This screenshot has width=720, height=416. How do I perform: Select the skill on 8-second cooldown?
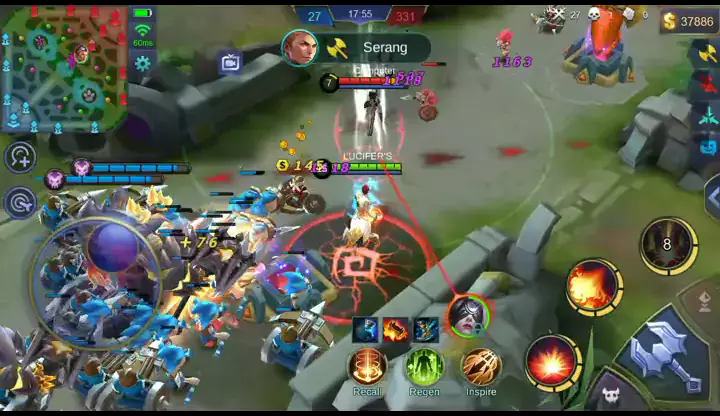[x=668, y=244]
